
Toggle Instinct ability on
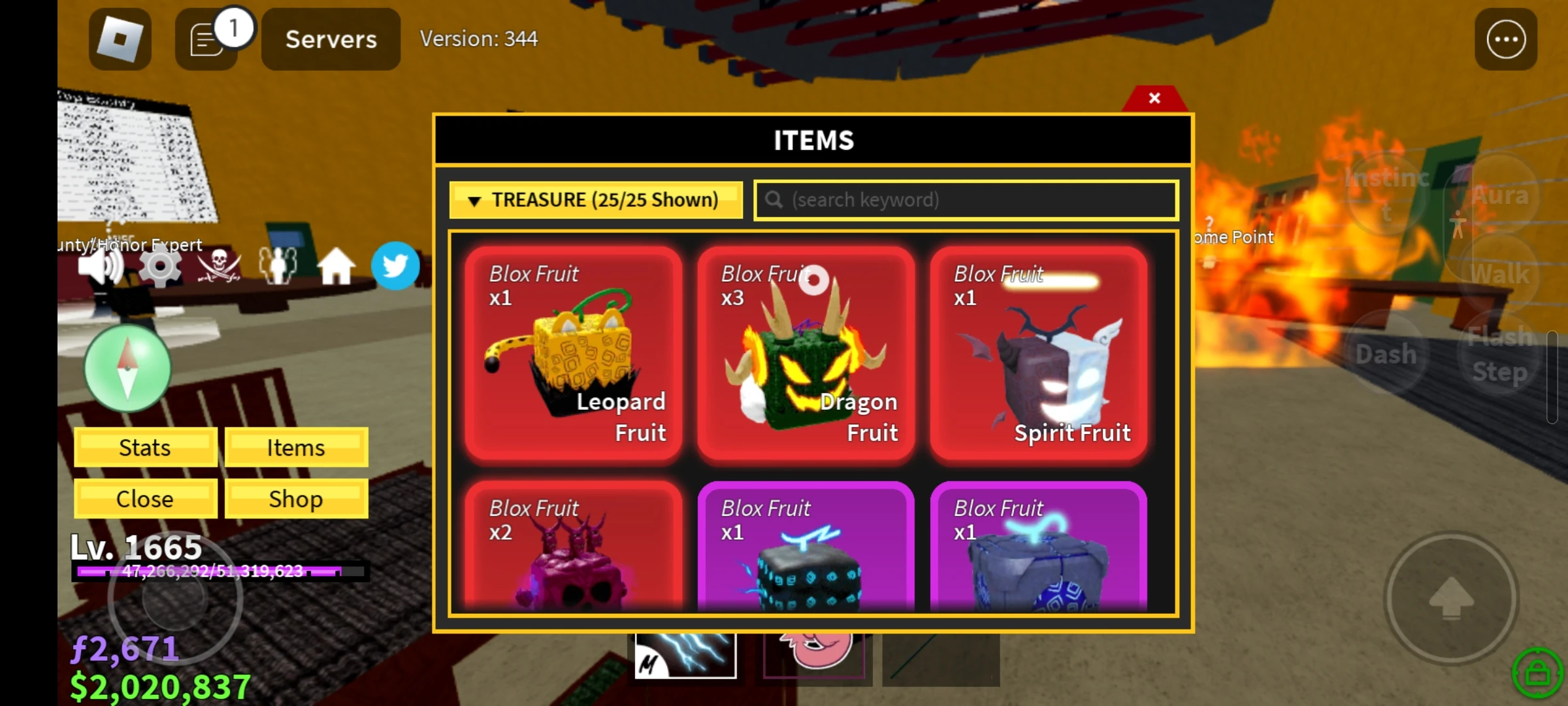(x=1386, y=193)
